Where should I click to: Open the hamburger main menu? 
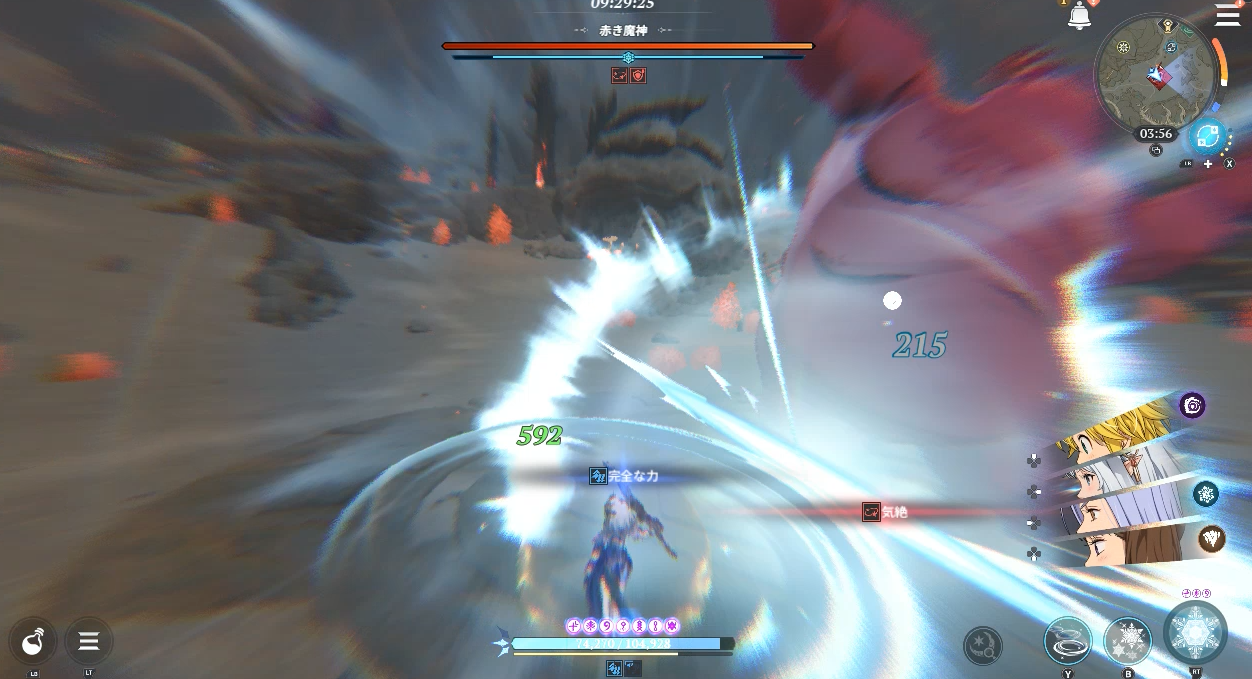coord(1227,14)
